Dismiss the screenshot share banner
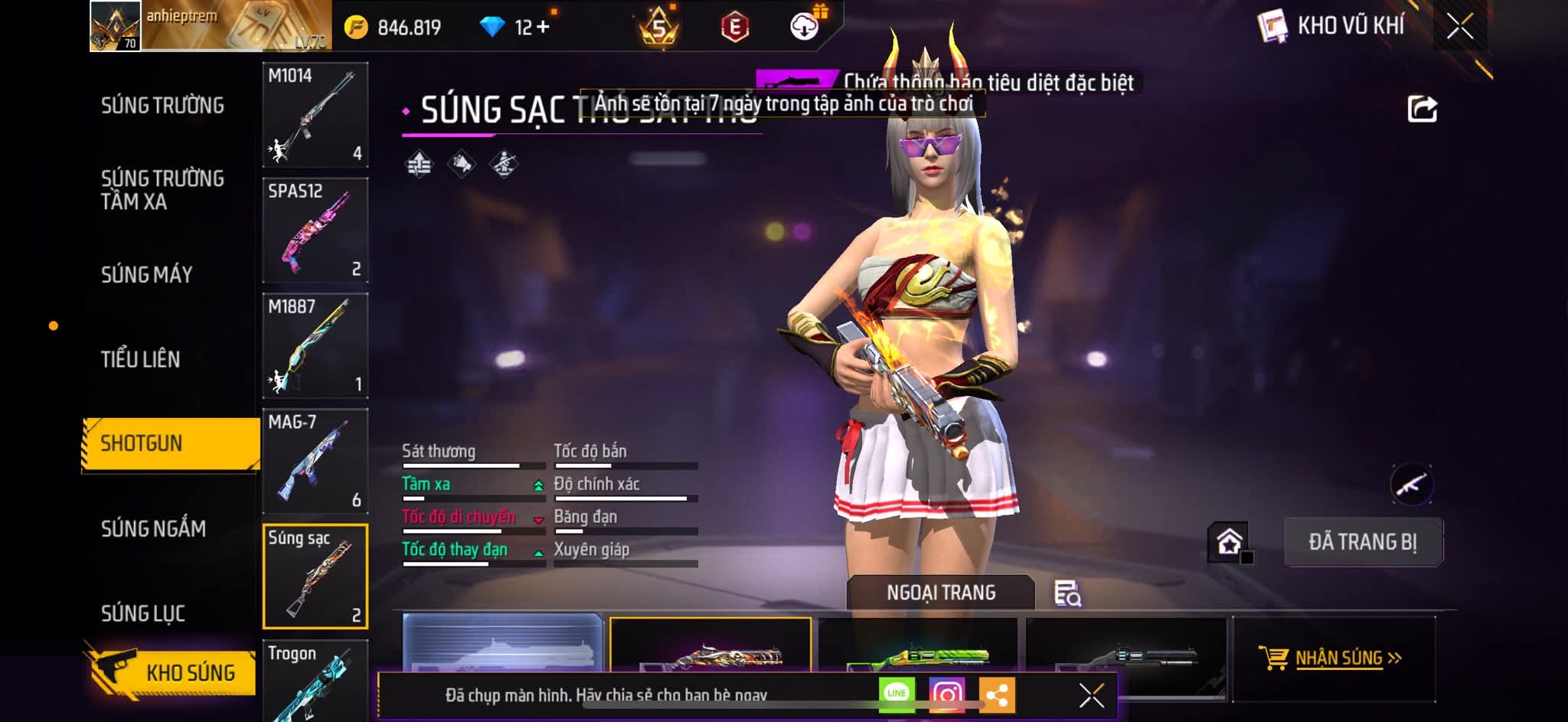 coord(1091,695)
